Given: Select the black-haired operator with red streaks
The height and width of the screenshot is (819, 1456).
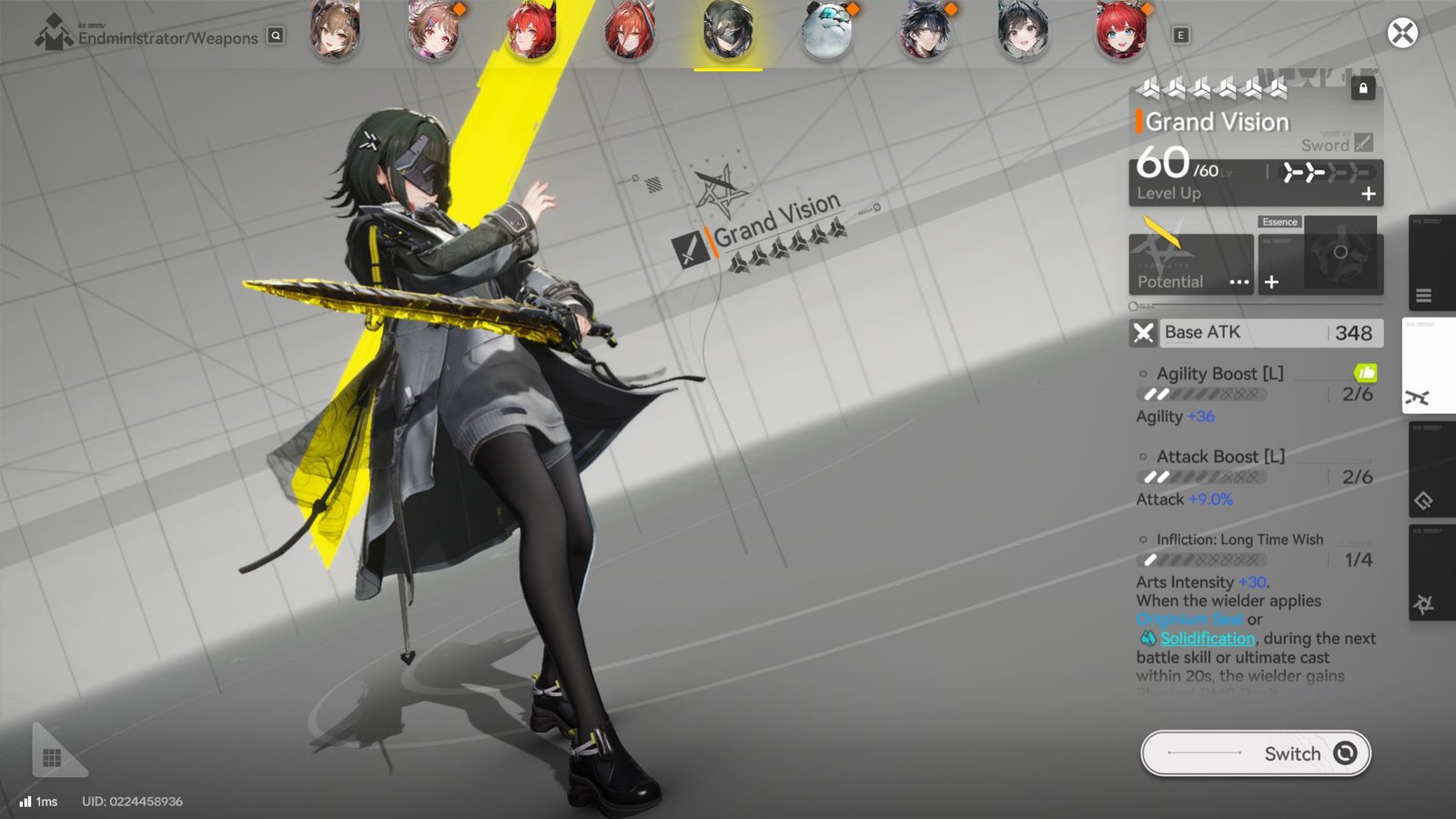Looking at the screenshot, I should 925,30.
